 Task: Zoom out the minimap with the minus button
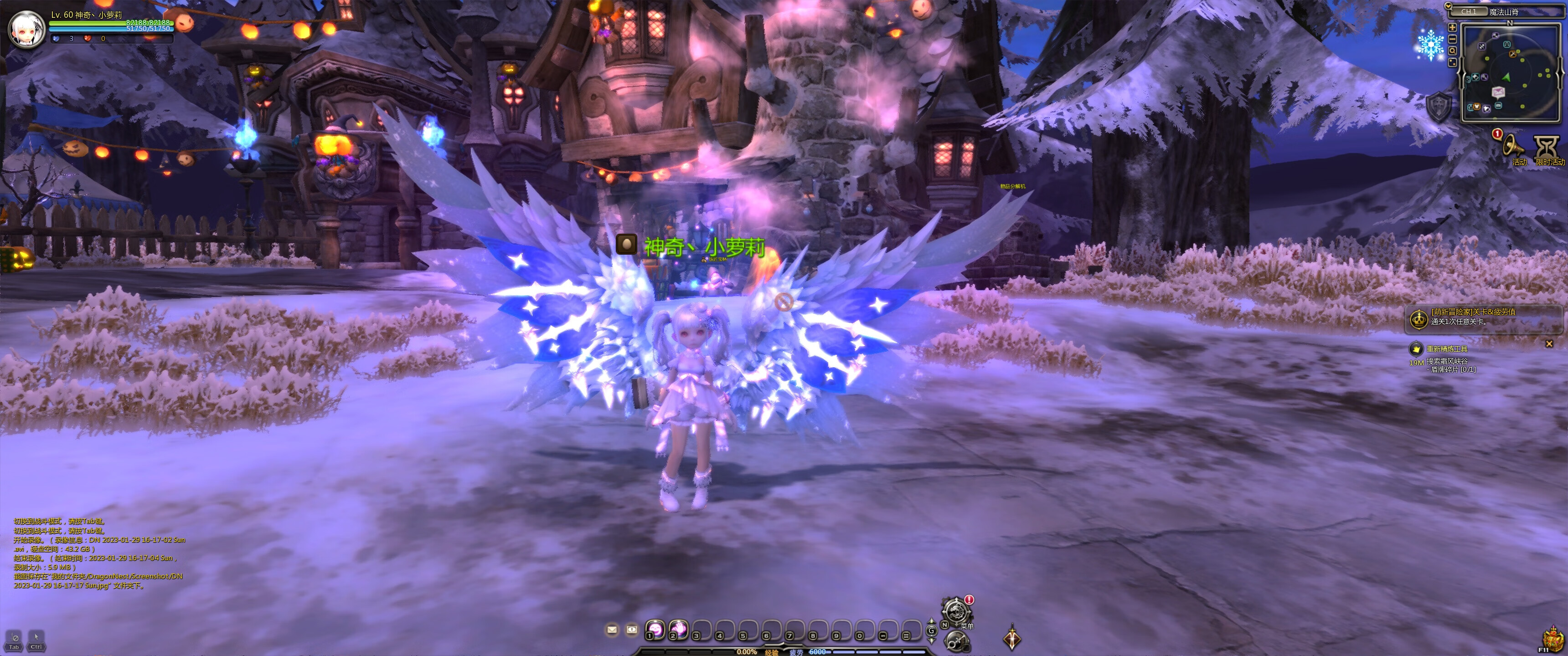click(x=1452, y=39)
